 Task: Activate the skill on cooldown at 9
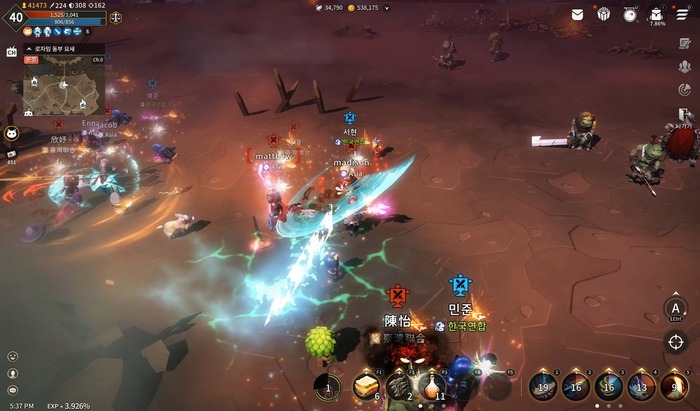(675, 385)
